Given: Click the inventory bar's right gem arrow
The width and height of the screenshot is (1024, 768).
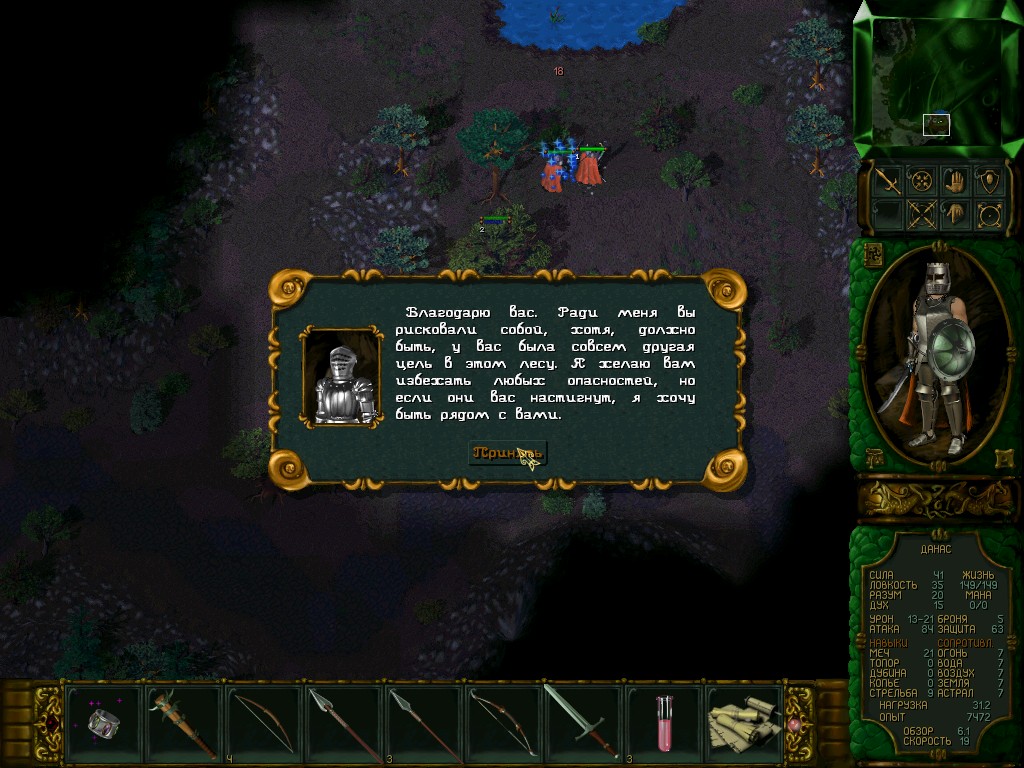Looking at the screenshot, I should 797,721.
